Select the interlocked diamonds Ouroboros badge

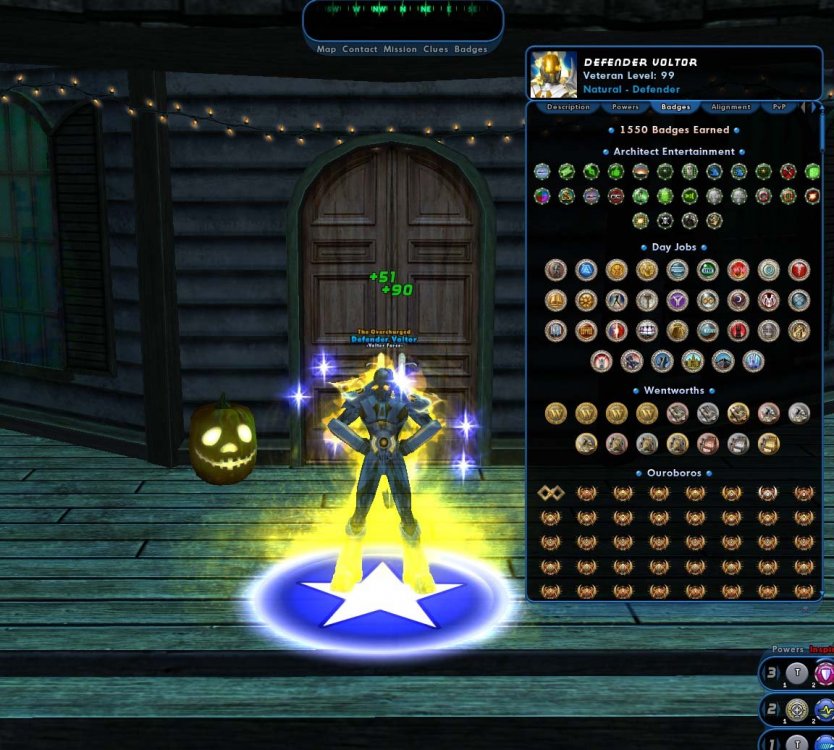pyautogui.click(x=551, y=493)
